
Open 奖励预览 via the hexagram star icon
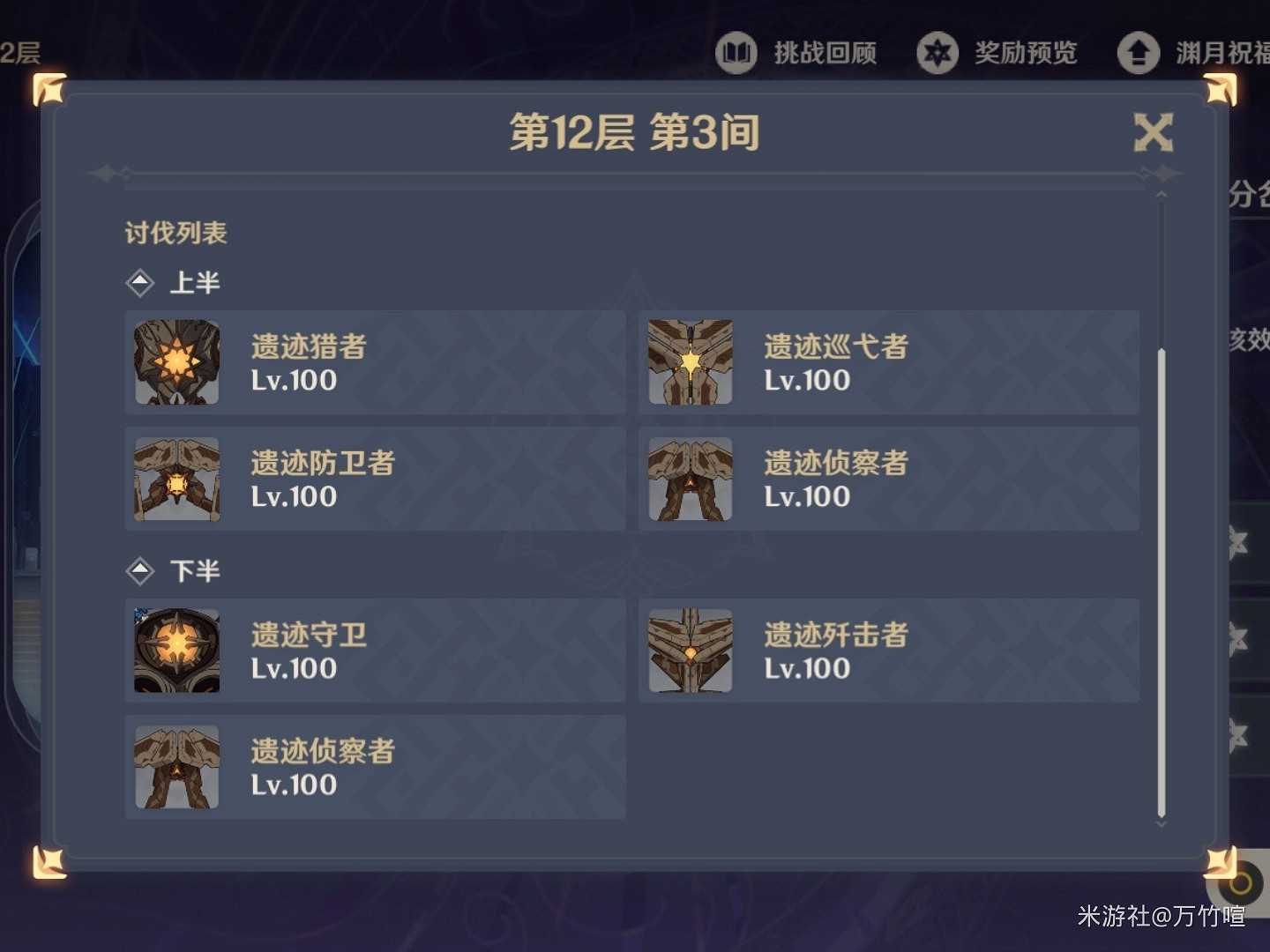pos(938,53)
